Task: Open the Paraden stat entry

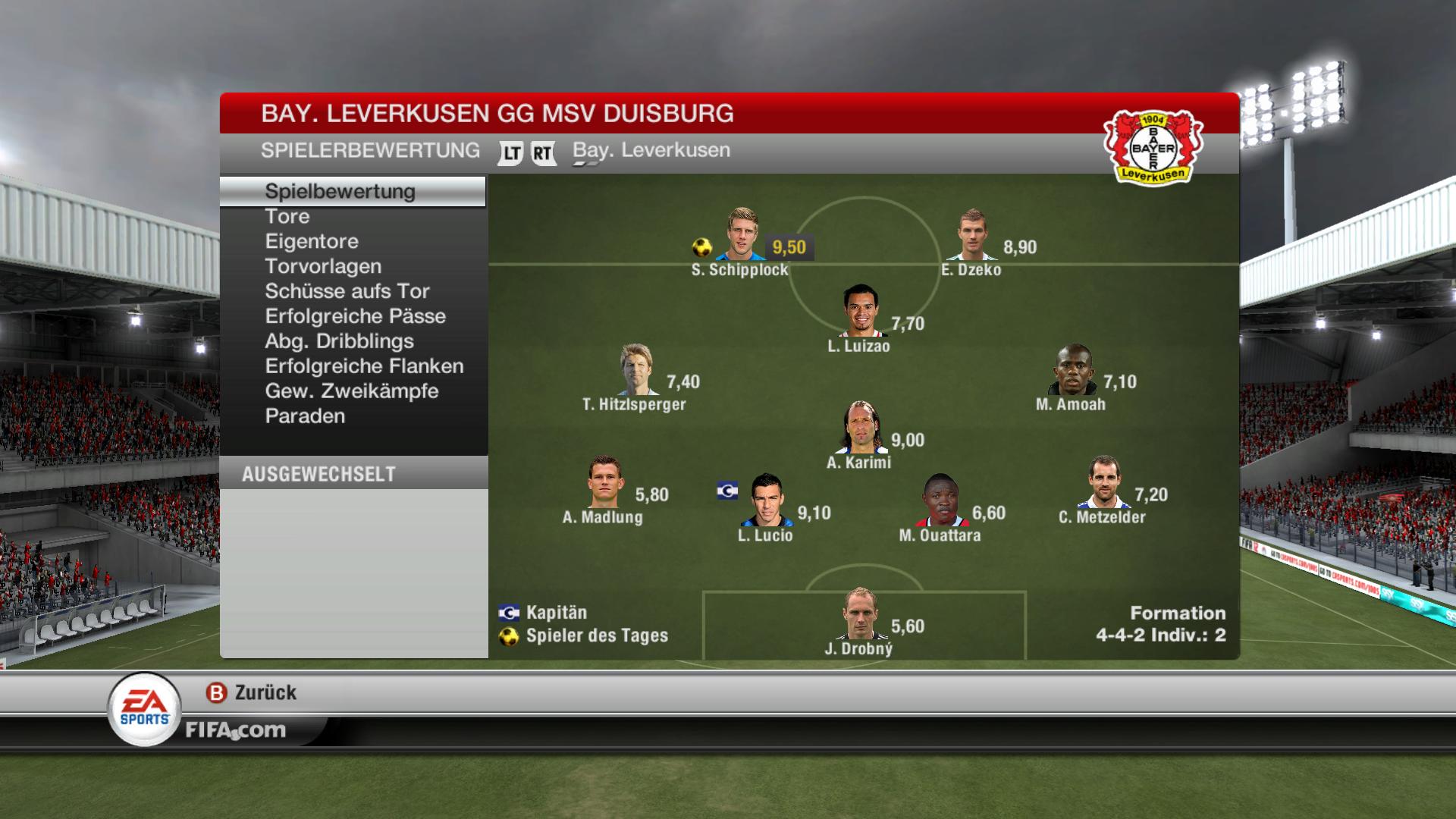Action: [305, 416]
